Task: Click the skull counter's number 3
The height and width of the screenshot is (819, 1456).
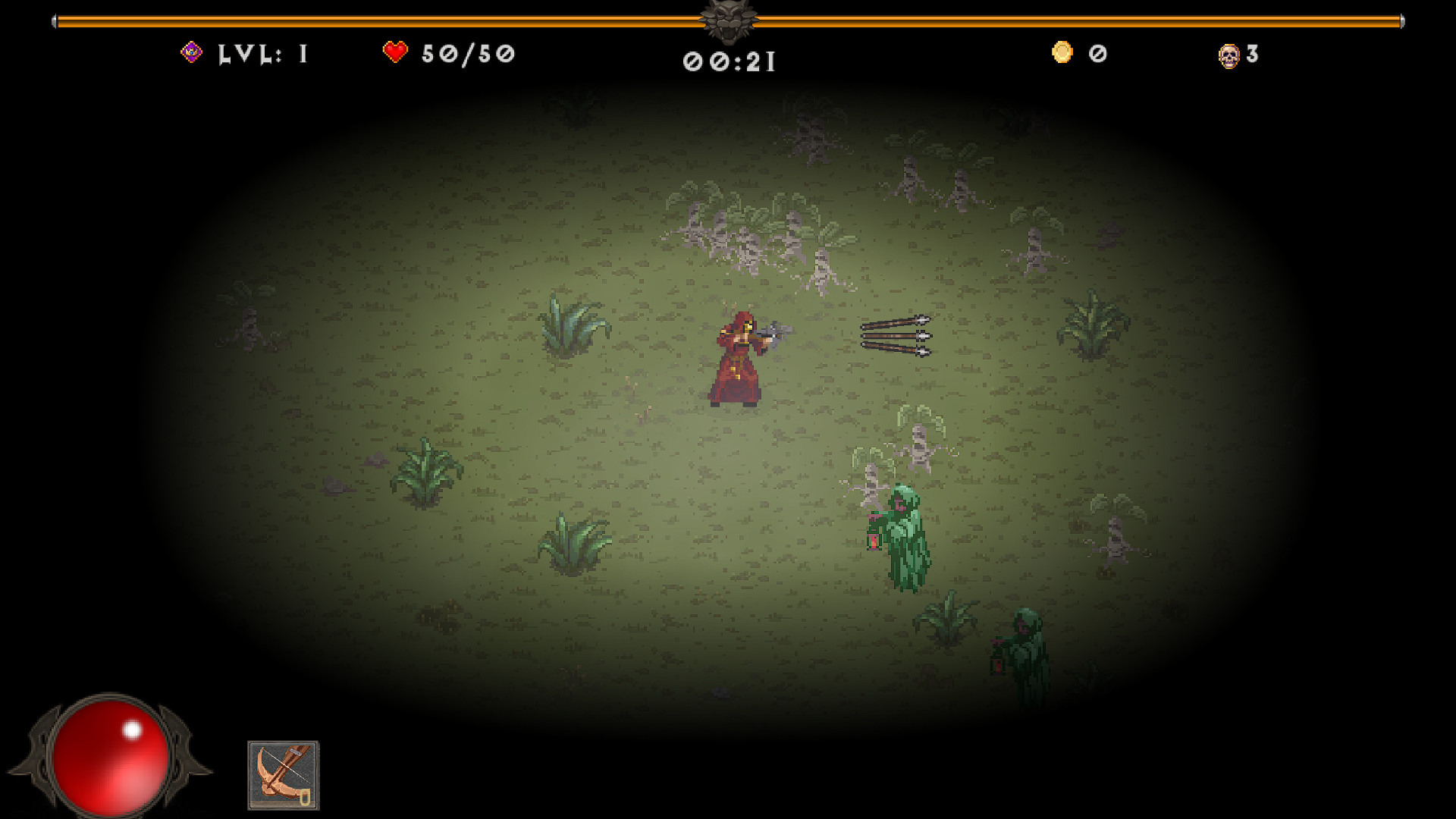Action: (1254, 53)
